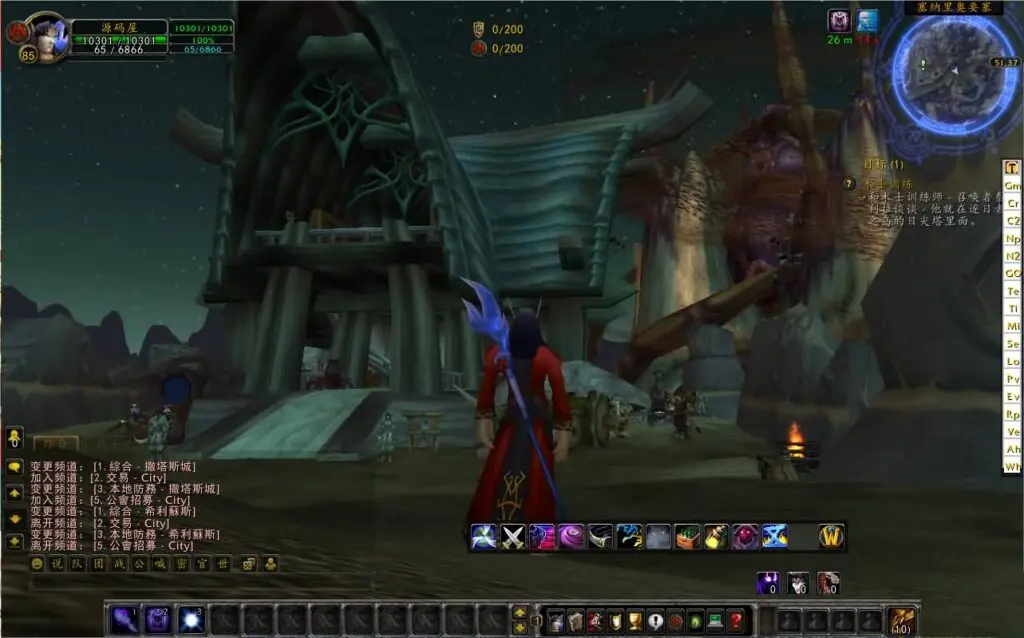Open the gold trophy achievements button
The image size is (1024, 638).
pos(634,621)
